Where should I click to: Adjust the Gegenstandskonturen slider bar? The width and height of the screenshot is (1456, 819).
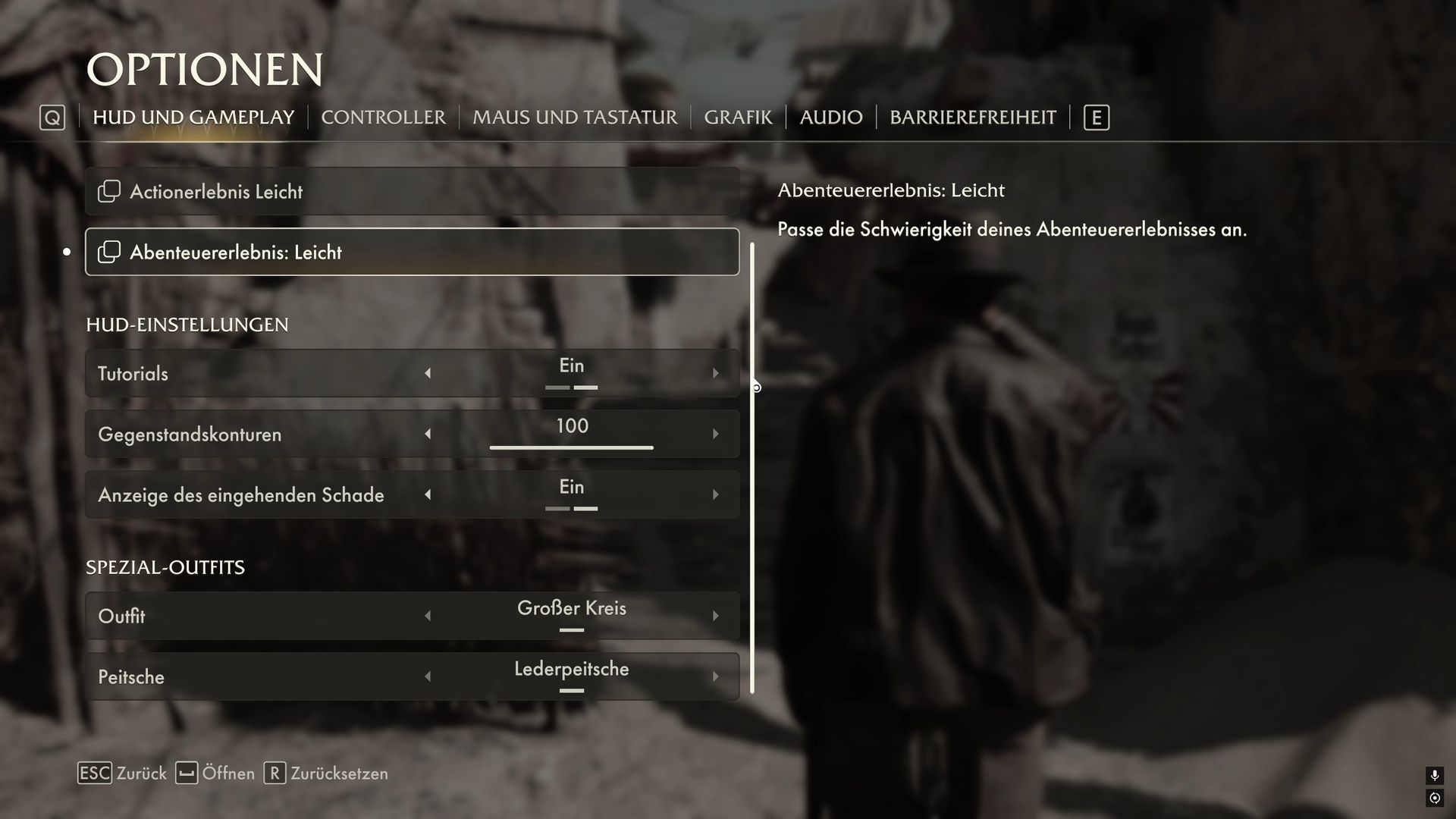pos(571,447)
